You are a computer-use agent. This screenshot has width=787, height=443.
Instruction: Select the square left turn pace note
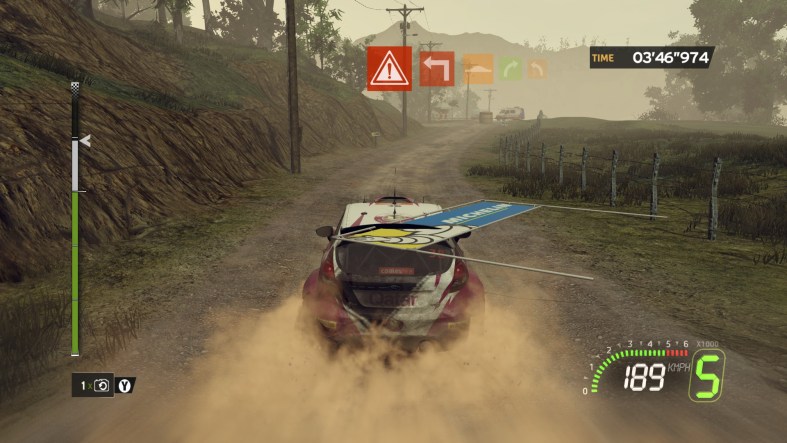pos(436,69)
